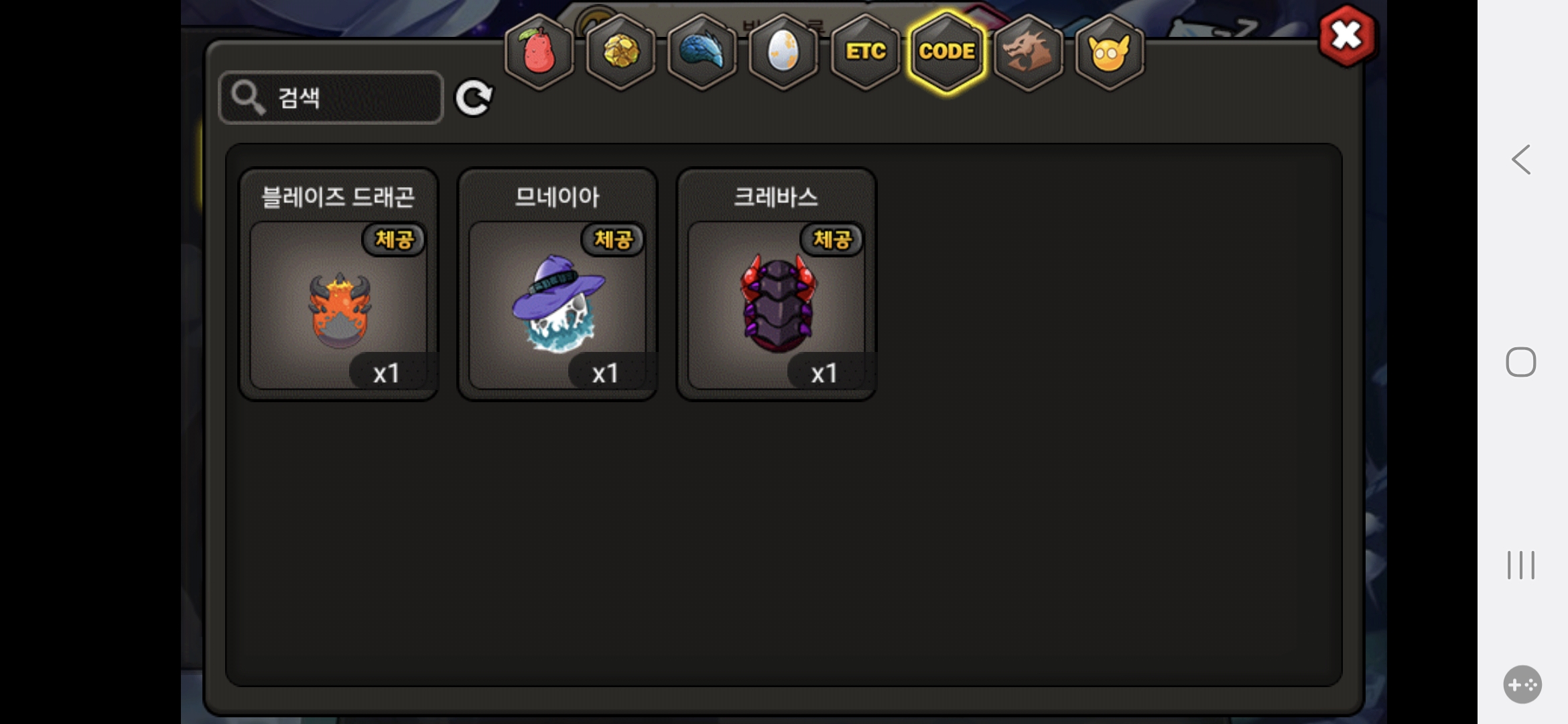Select the 블레이즈 드래곤 egg item

[x=339, y=305]
